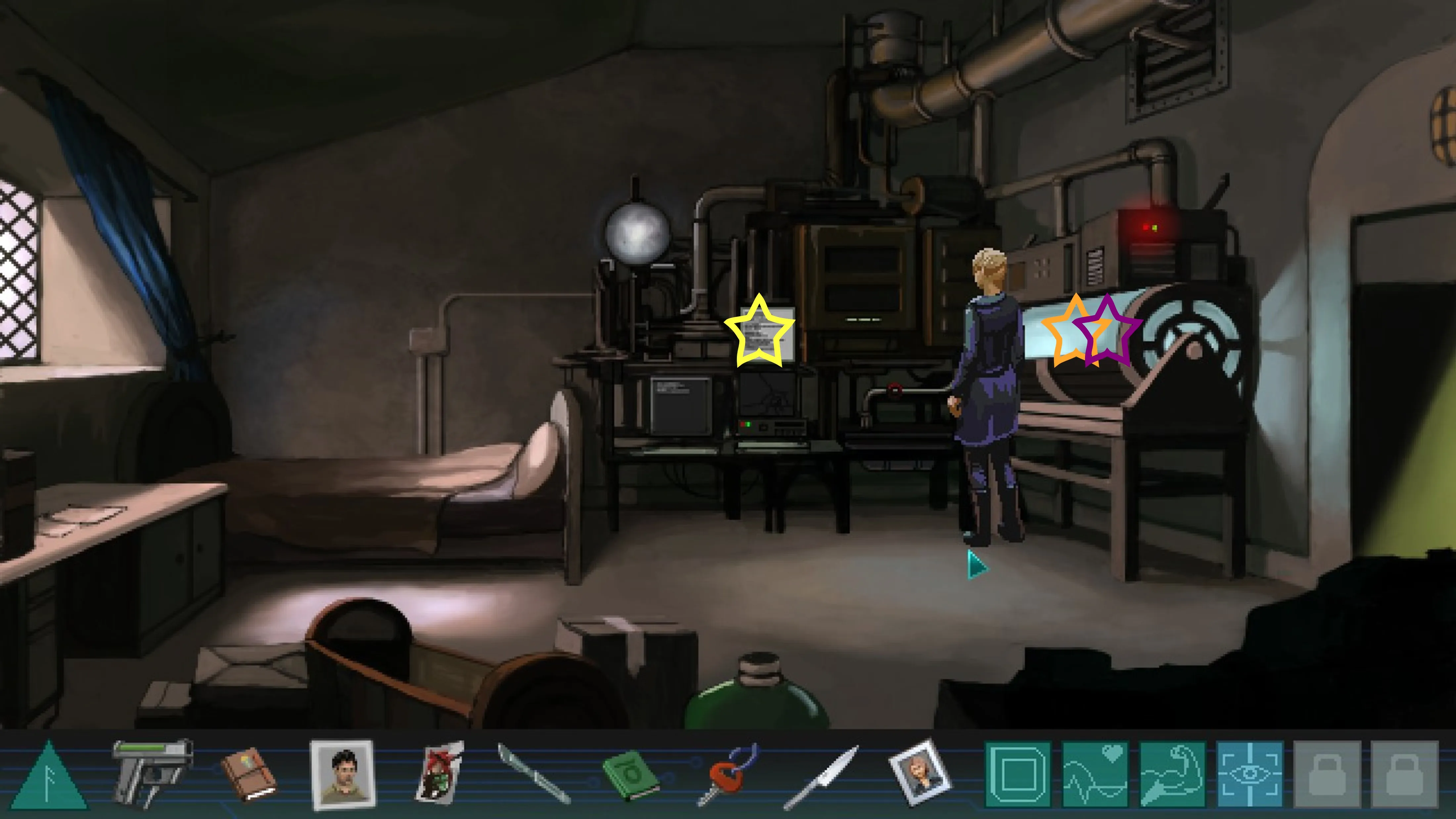Use the flexed arm strength ability
Screen dimensions: 1456x819
(1172, 774)
